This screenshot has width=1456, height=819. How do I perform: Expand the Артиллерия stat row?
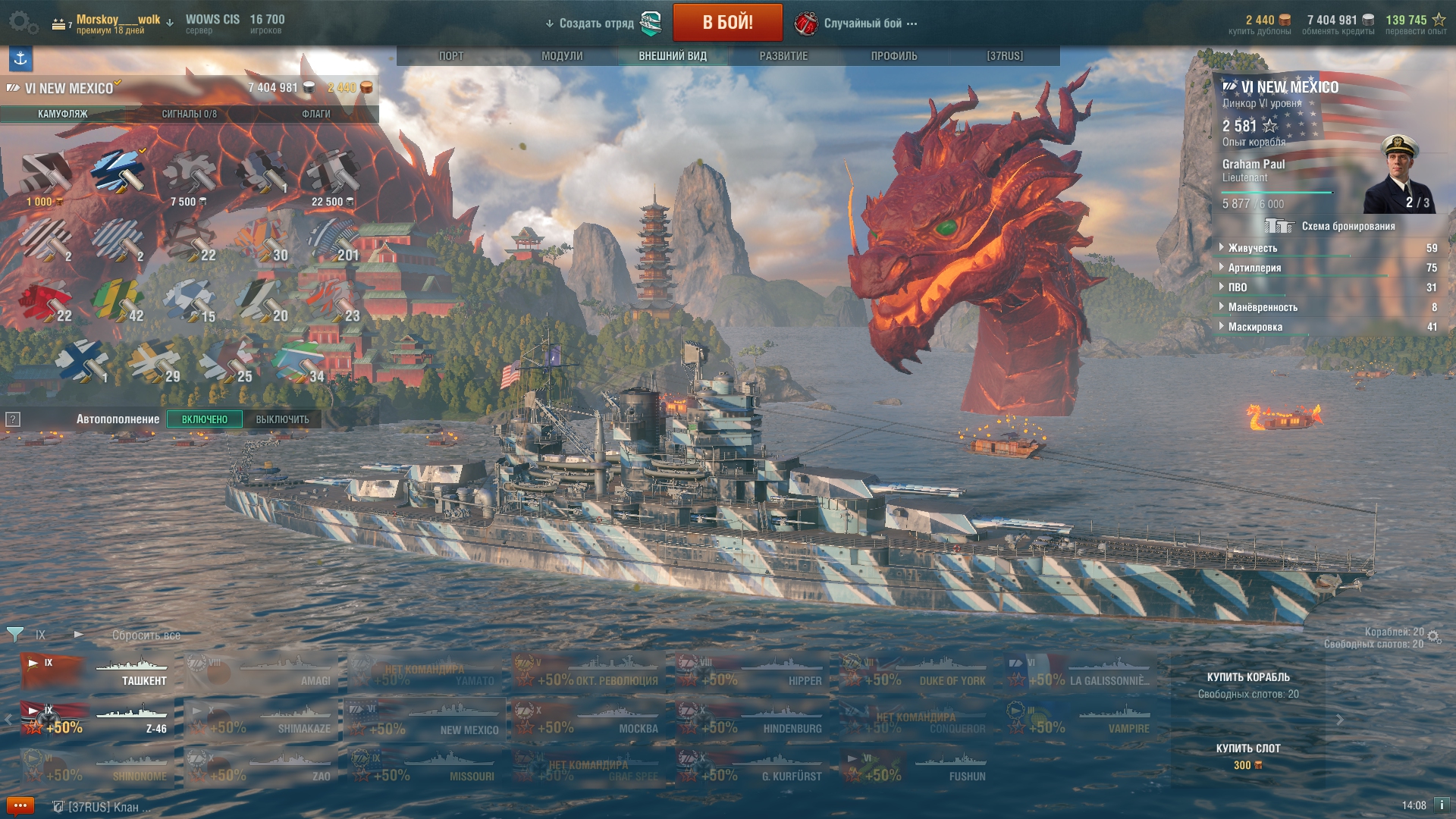click(1254, 268)
